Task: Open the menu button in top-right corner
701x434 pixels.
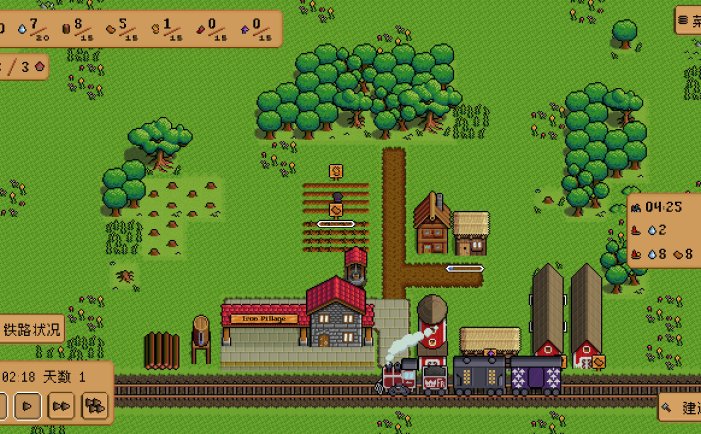Action: pyautogui.click(x=688, y=21)
